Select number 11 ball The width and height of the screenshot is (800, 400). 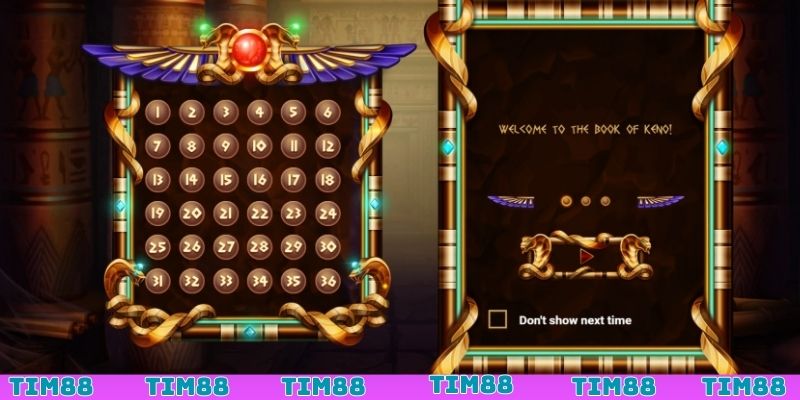pyautogui.click(x=293, y=146)
